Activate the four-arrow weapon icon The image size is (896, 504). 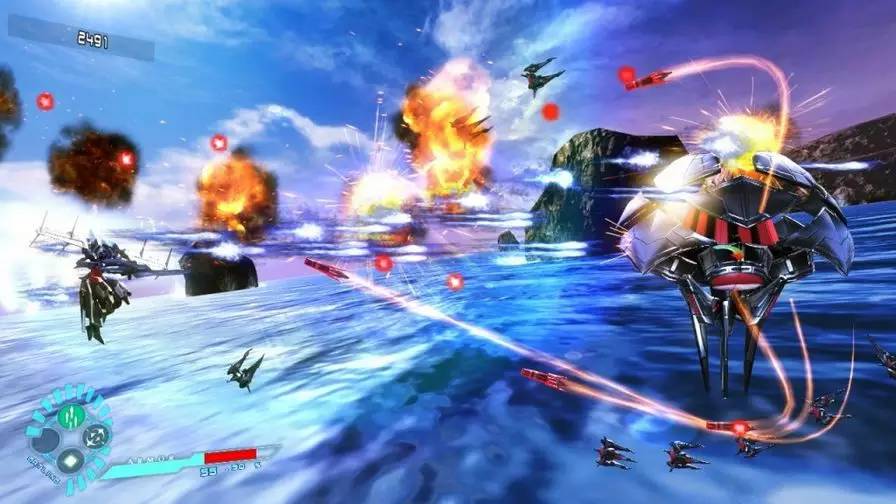(95, 436)
